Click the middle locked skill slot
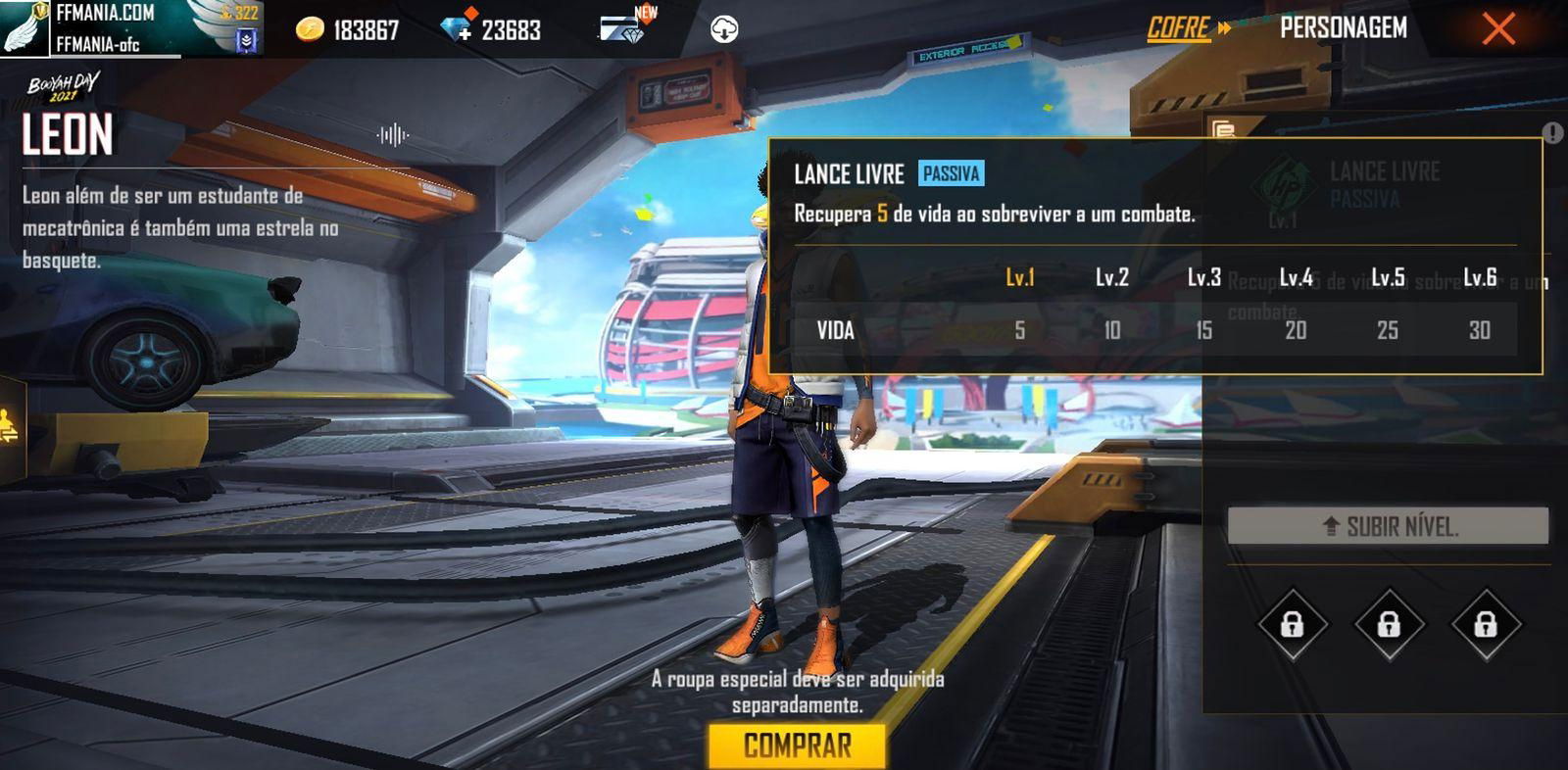The image size is (1568, 770). (x=1388, y=623)
